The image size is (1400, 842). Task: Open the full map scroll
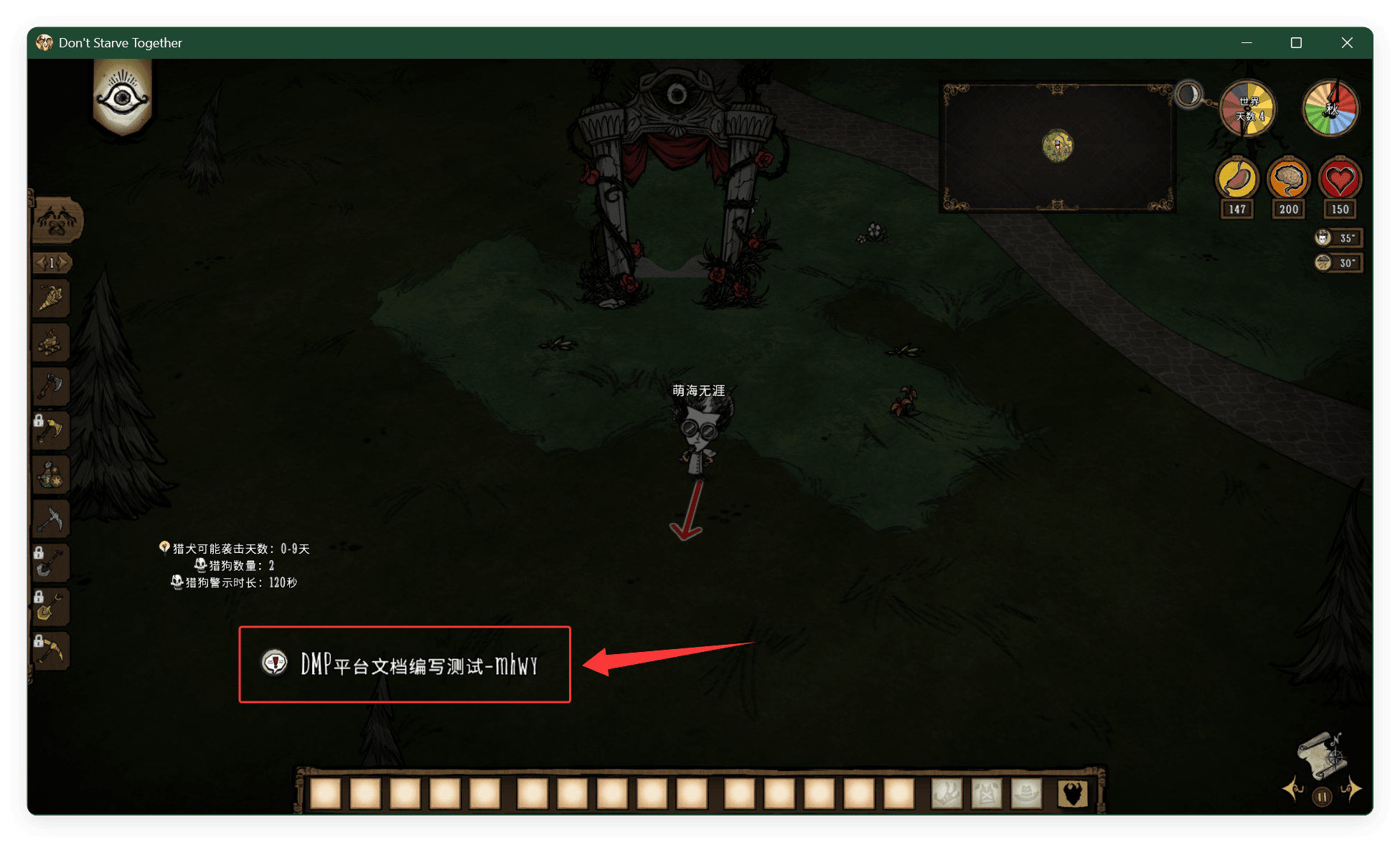coord(1322,756)
